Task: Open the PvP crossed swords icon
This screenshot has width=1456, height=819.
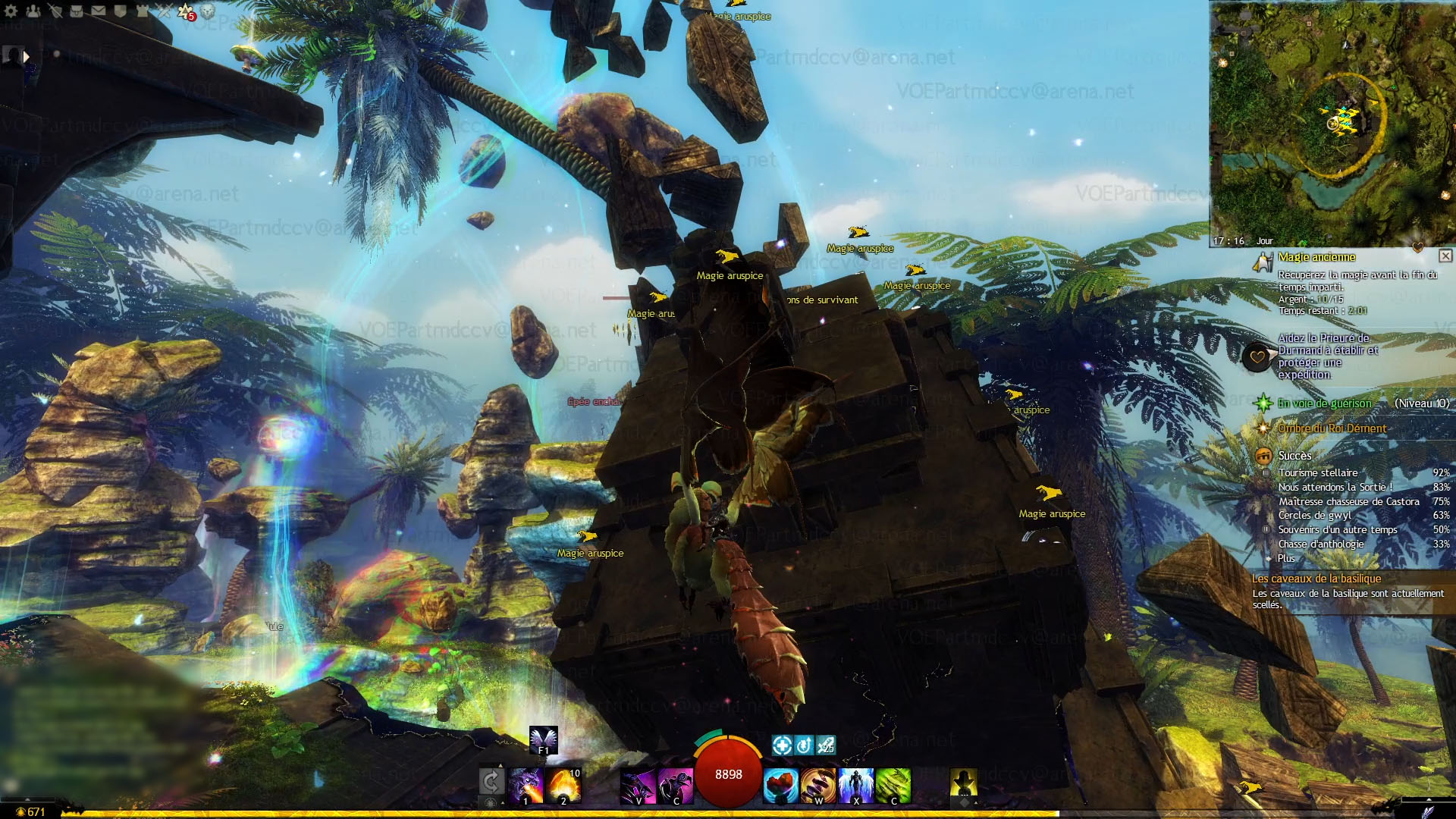Action: coord(164,11)
